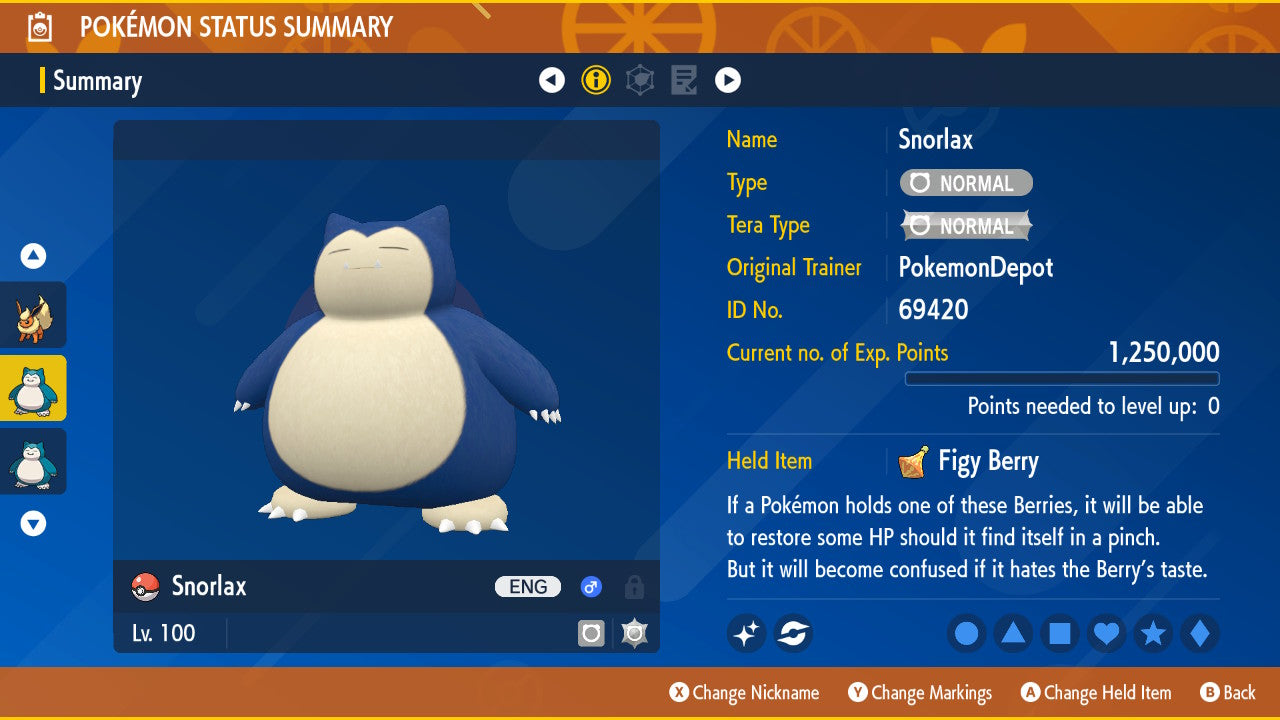Click the sparkle shiny icon
Image resolution: width=1280 pixels, height=720 pixels.
click(746, 633)
